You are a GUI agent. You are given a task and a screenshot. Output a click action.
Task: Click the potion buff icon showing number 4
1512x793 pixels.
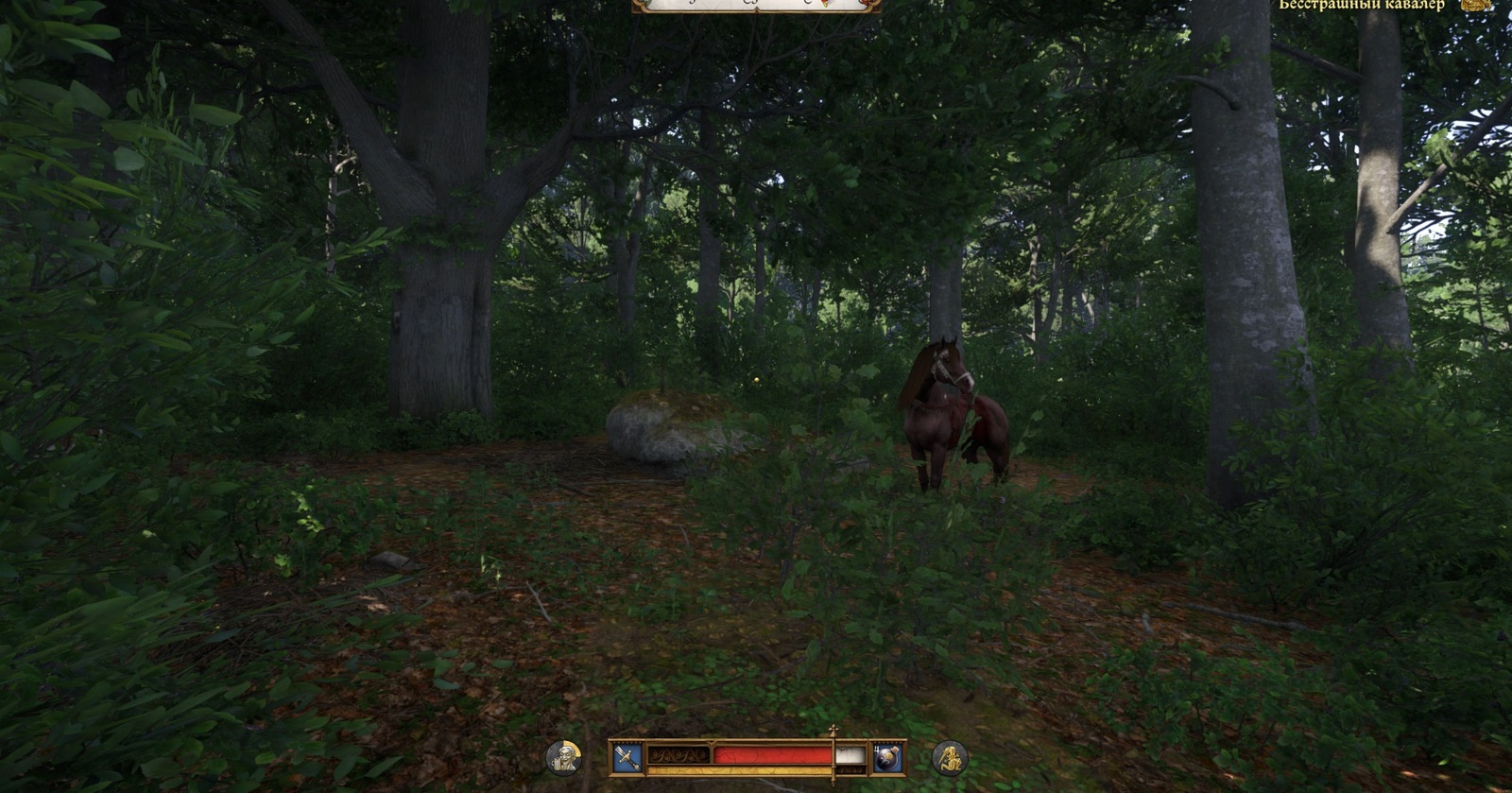[887, 756]
